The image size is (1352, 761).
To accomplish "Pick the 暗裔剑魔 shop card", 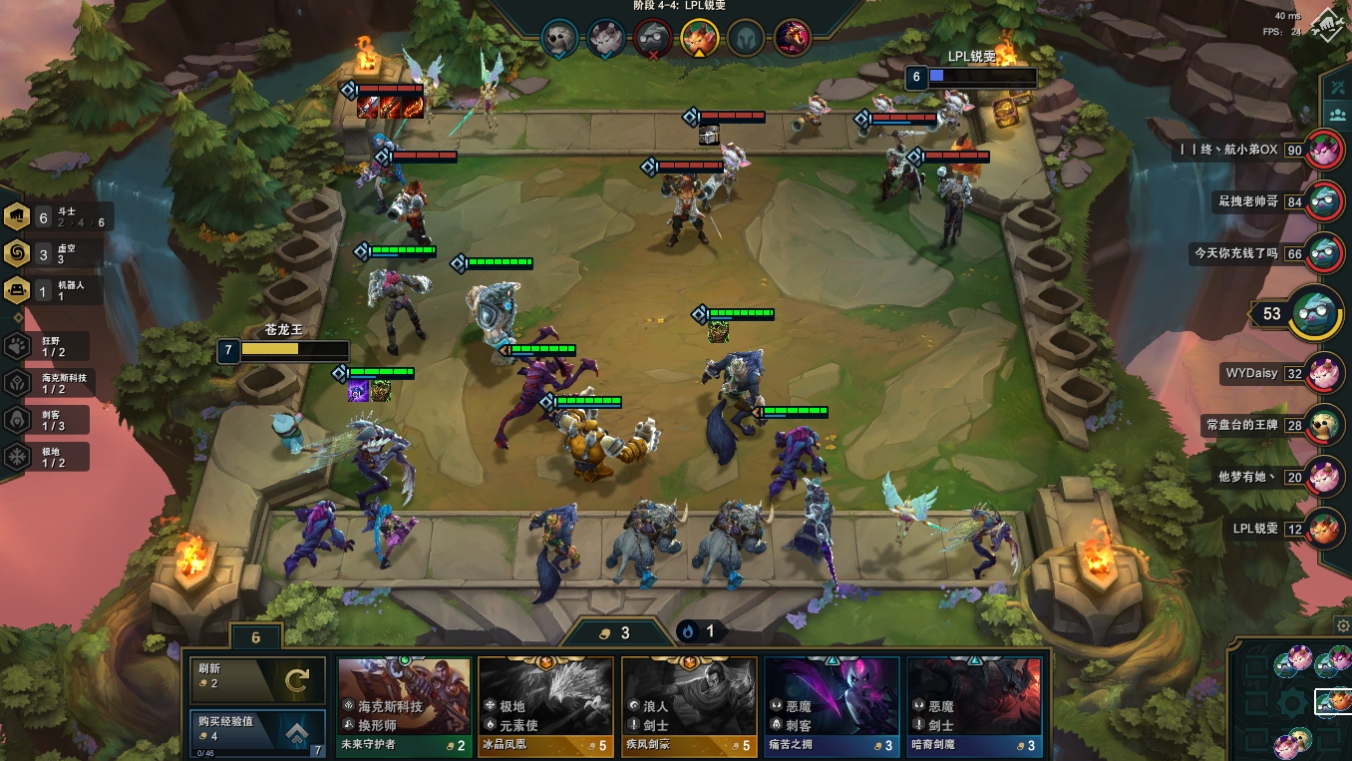I will pos(974,705).
